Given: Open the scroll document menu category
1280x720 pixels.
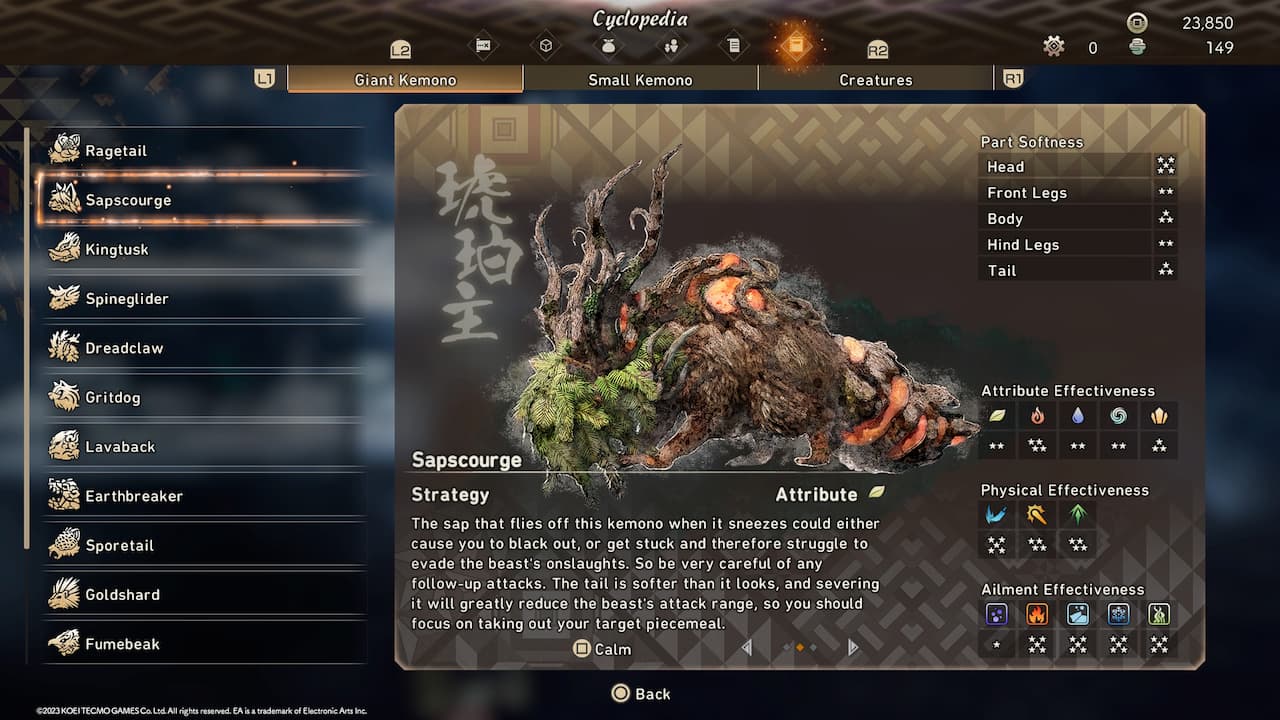Looking at the screenshot, I should tap(734, 45).
